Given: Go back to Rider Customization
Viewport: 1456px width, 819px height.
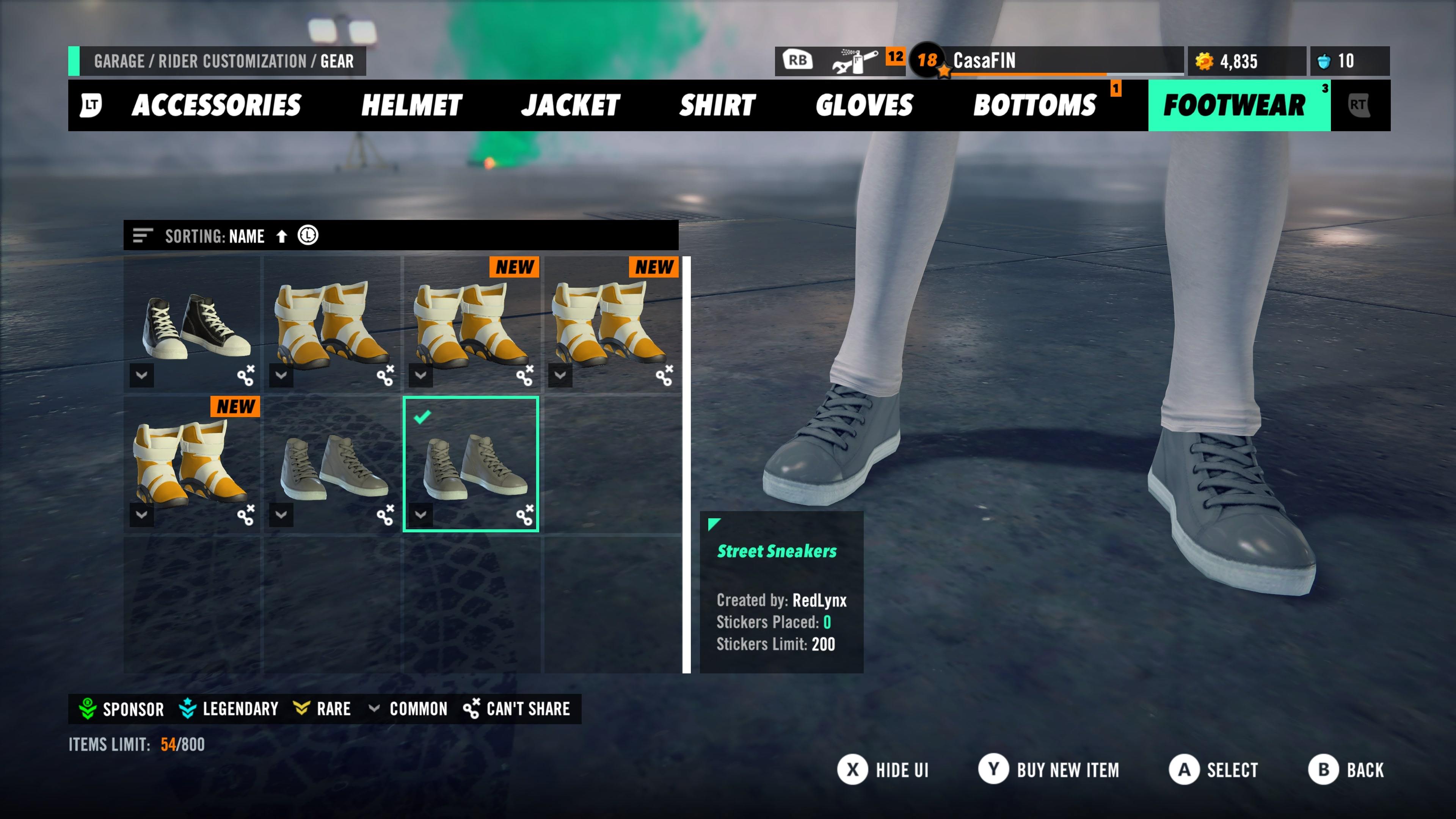Looking at the screenshot, I should tap(1346, 770).
